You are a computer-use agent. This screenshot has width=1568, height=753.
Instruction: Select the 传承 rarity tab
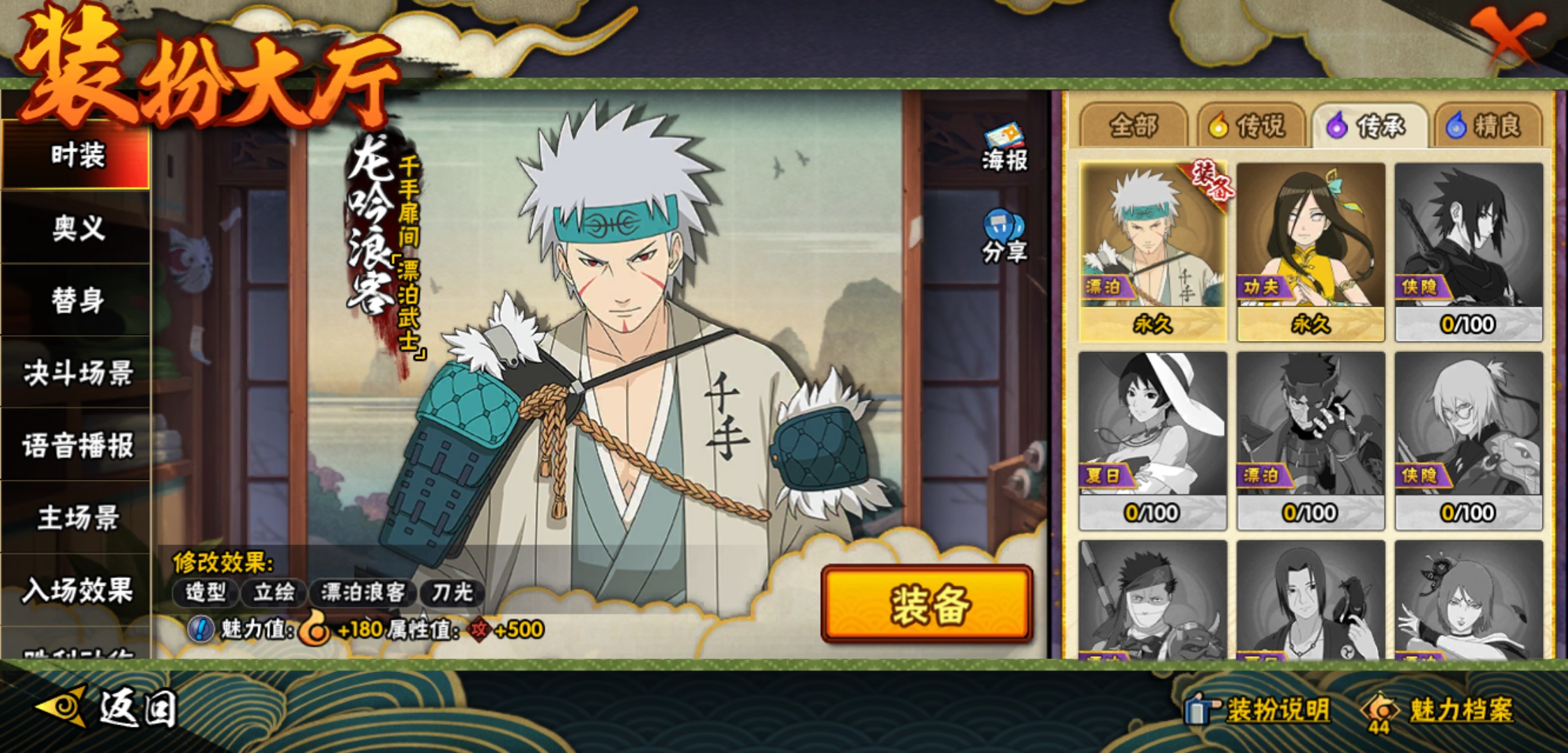pyautogui.click(x=1370, y=126)
